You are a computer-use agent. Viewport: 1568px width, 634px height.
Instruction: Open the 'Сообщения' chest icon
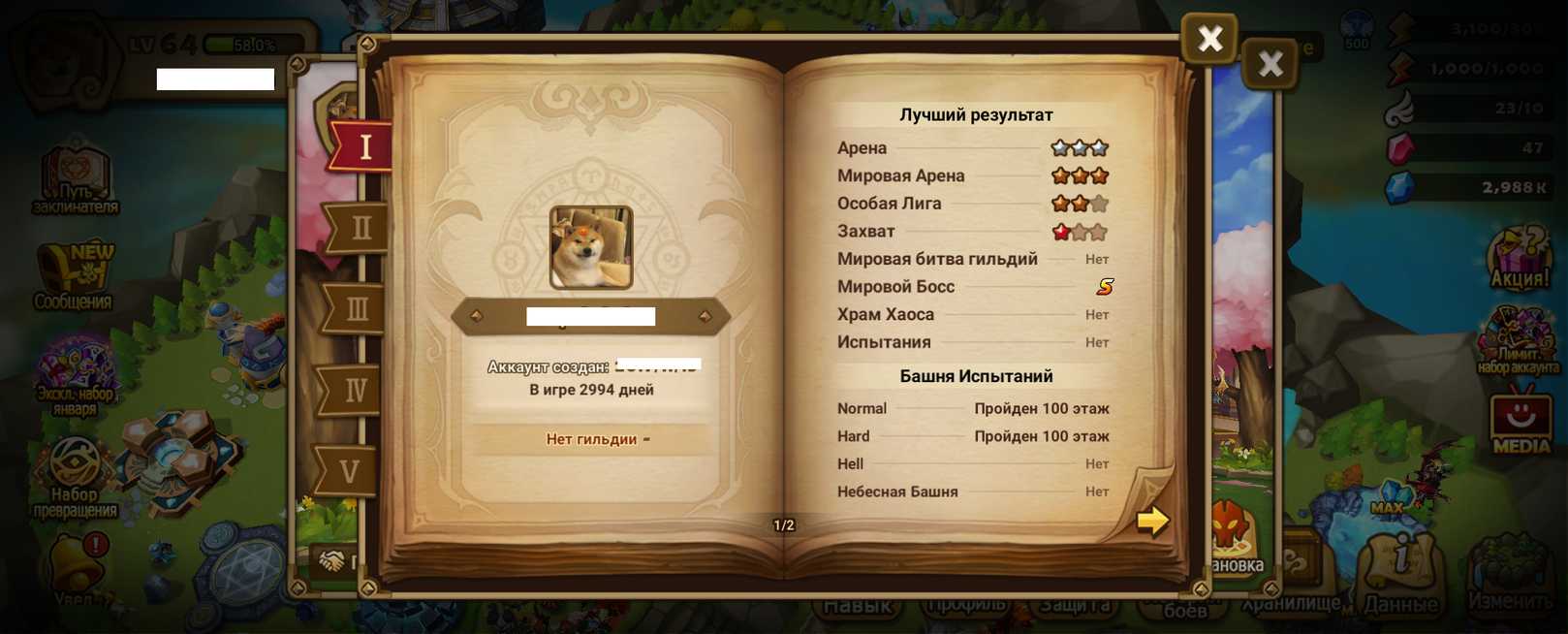click(x=74, y=276)
